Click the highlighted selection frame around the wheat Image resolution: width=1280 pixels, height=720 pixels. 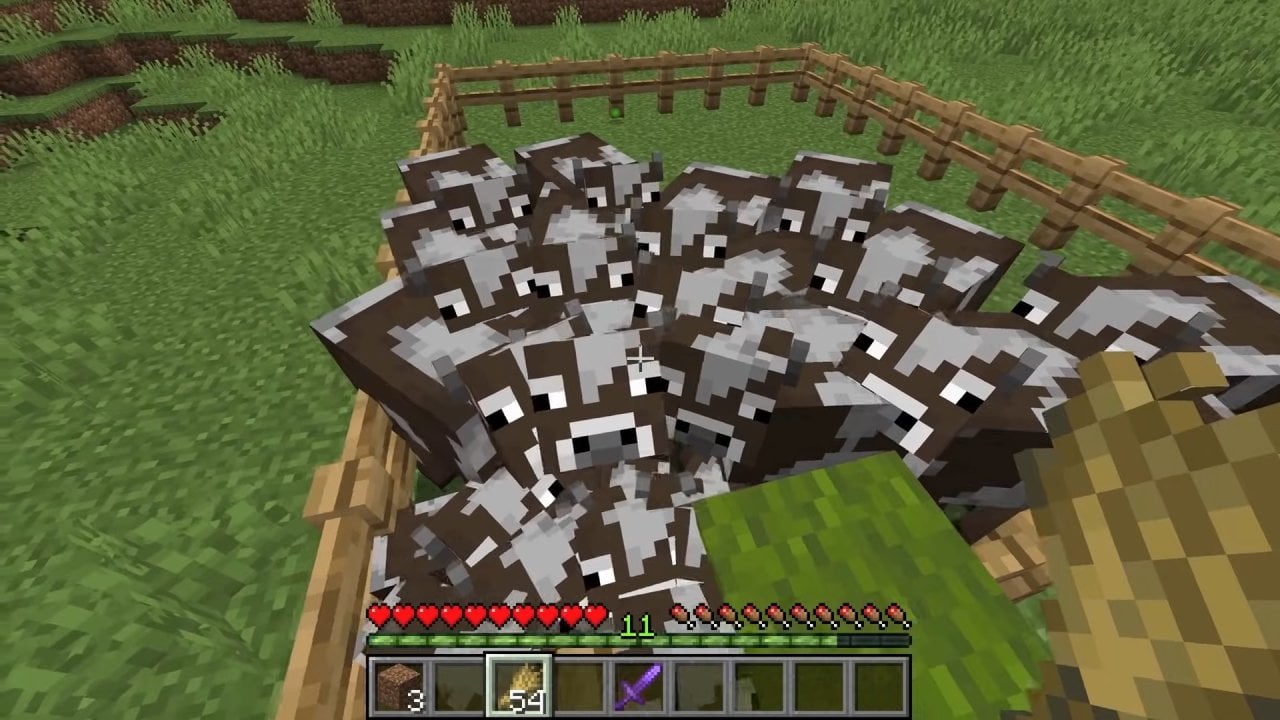point(521,687)
